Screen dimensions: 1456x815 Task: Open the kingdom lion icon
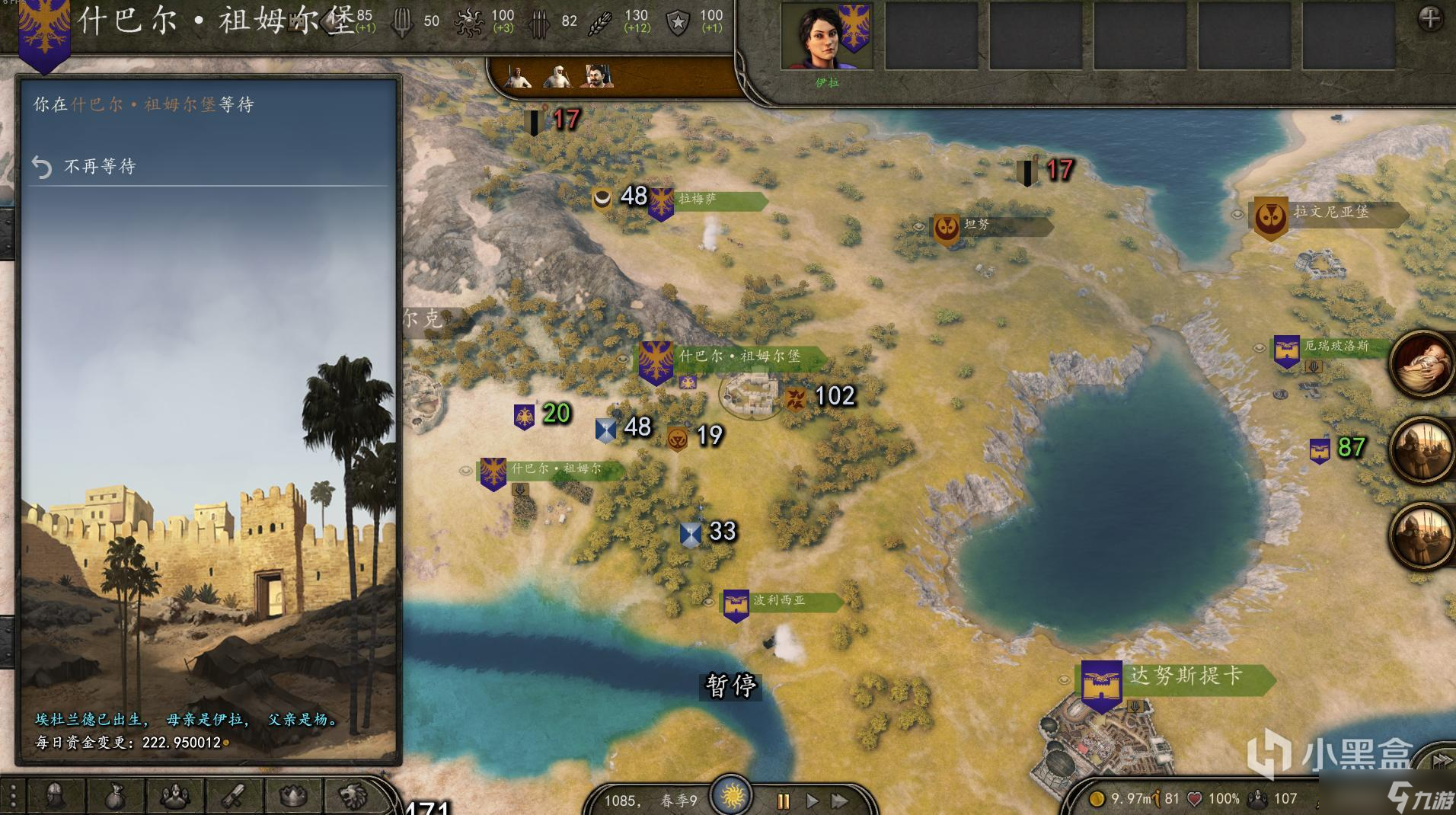[x=353, y=797]
